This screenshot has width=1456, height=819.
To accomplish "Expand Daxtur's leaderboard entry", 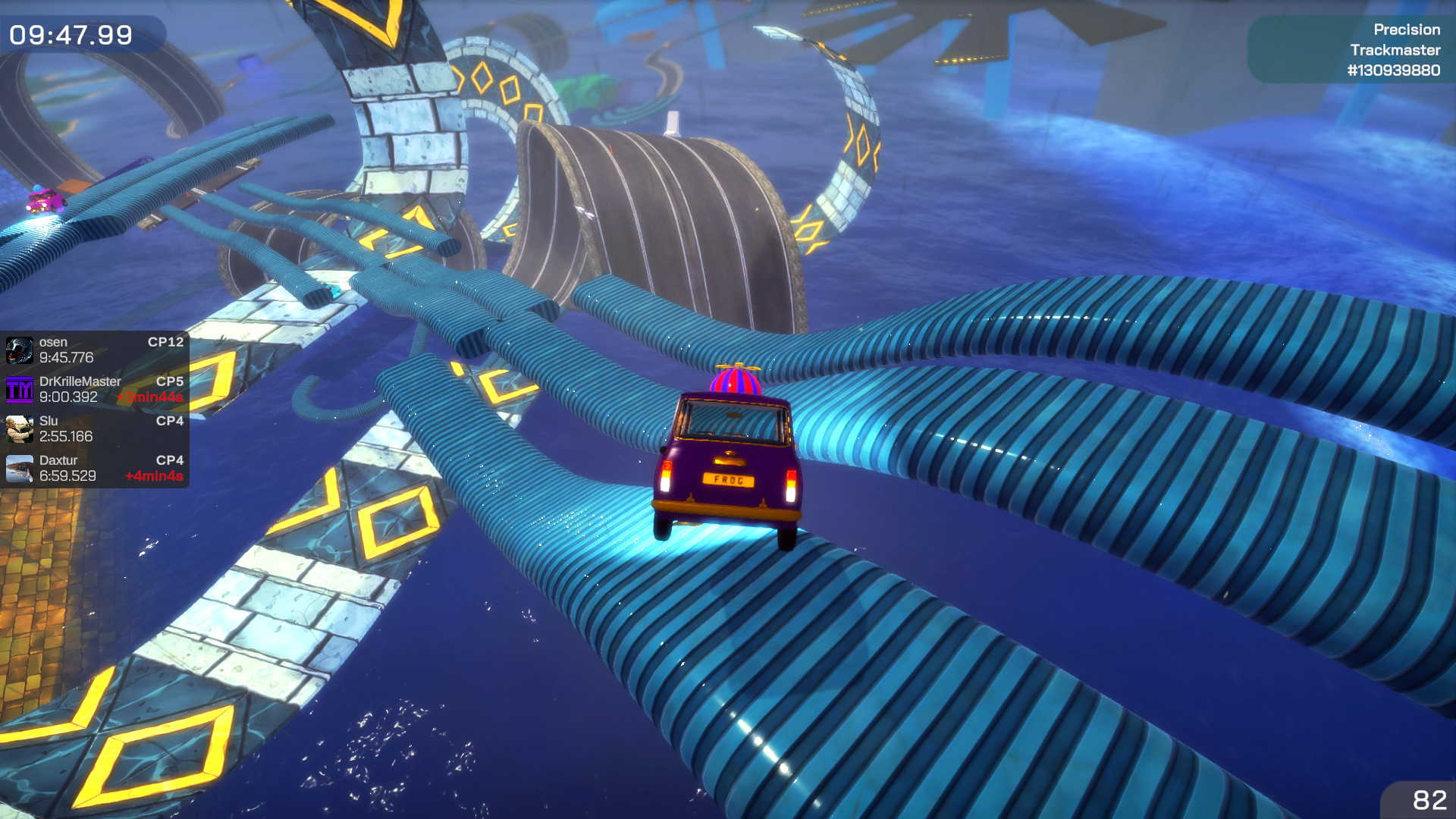I will point(95,469).
